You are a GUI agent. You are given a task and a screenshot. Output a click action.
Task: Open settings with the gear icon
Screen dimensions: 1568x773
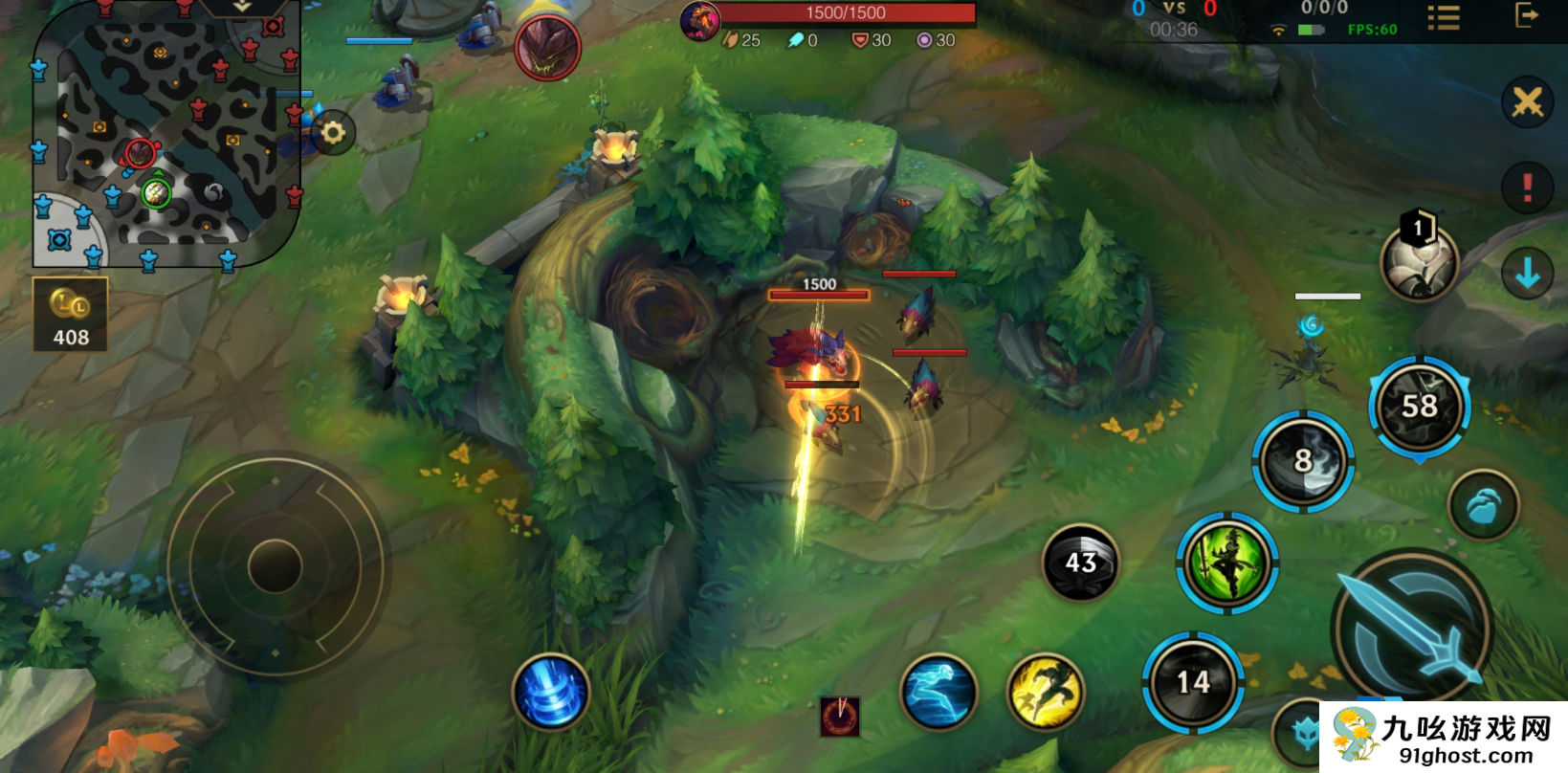click(333, 132)
